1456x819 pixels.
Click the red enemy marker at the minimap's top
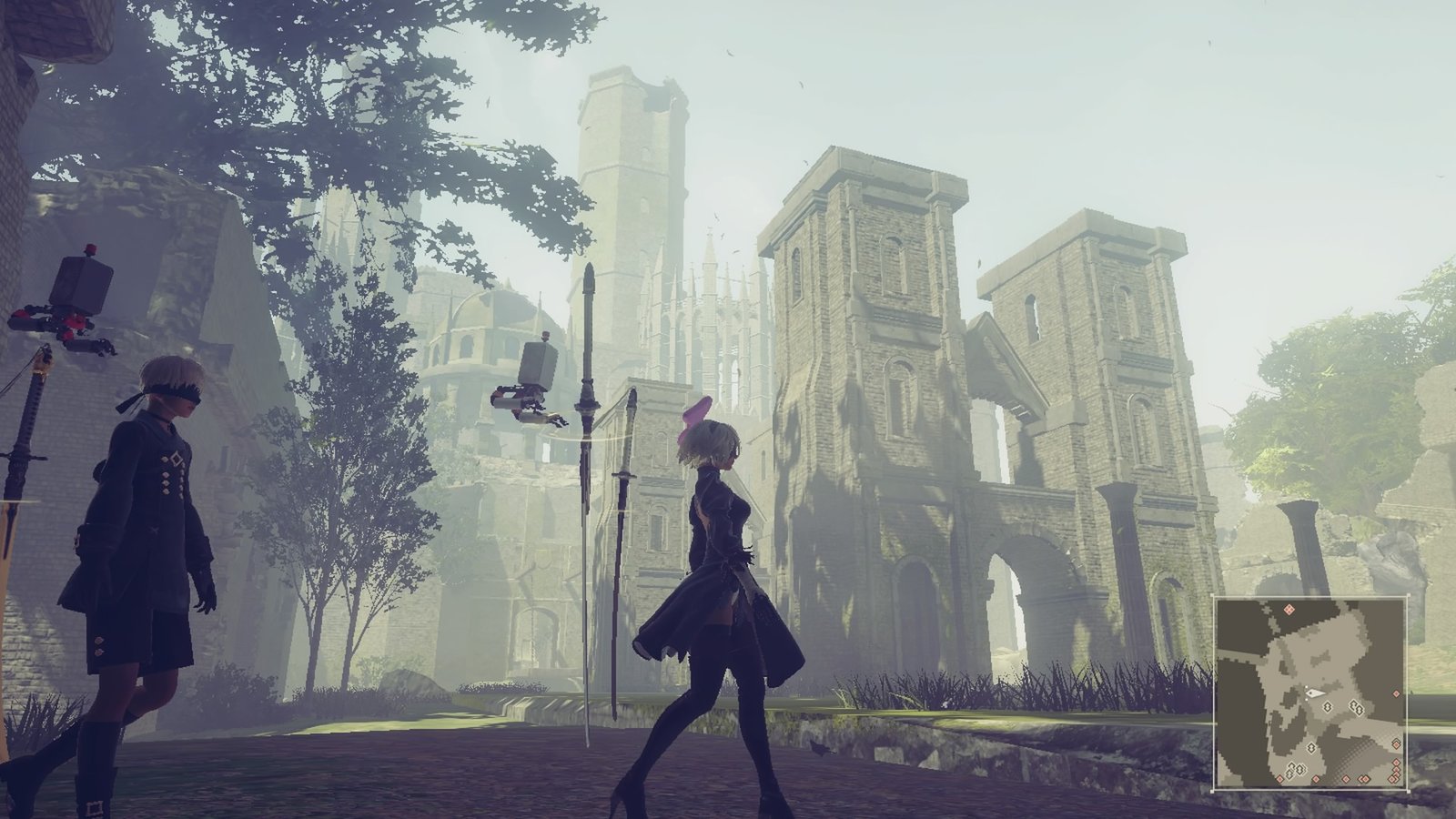point(1289,610)
